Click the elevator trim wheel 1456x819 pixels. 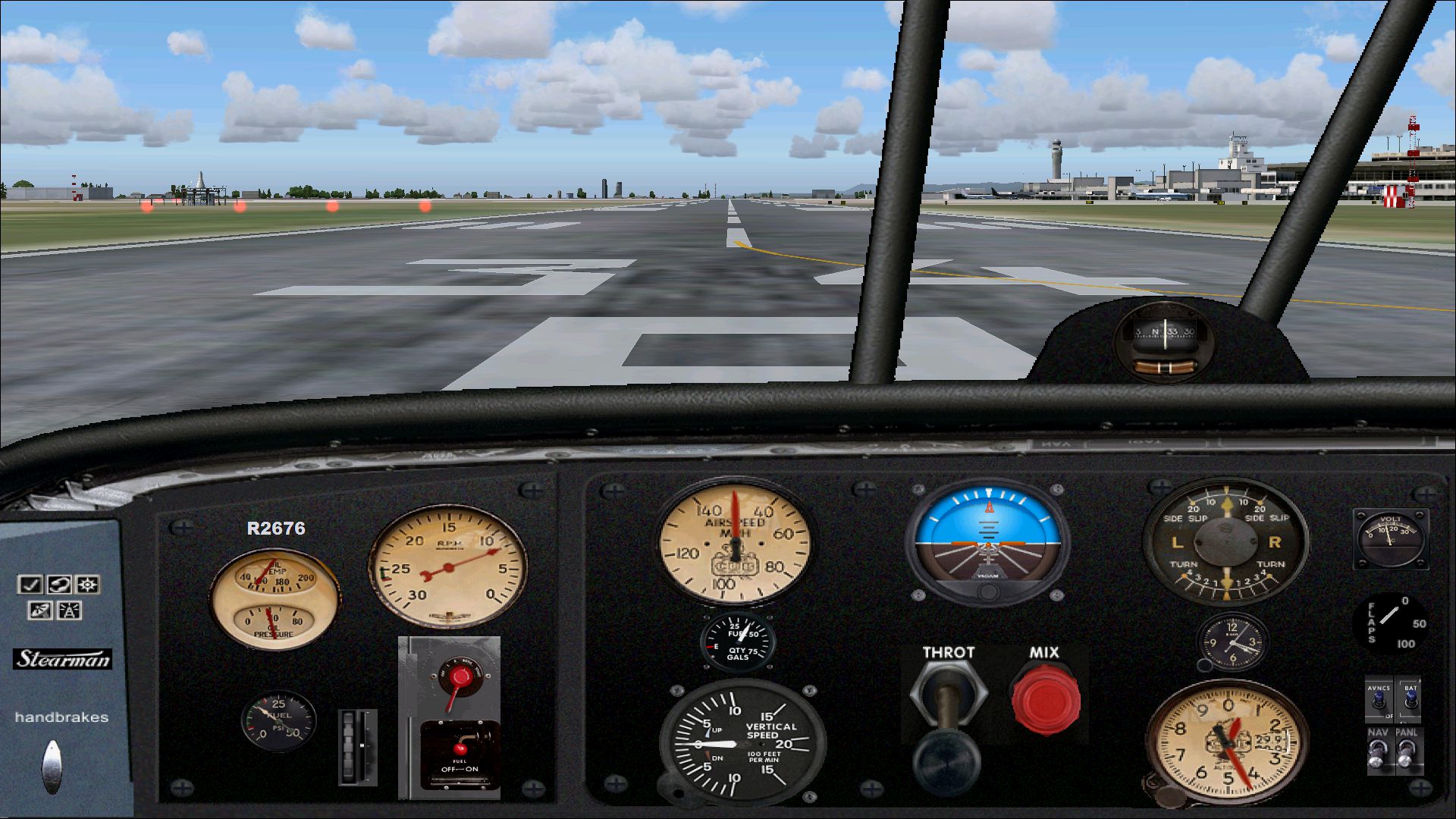click(x=357, y=748)
